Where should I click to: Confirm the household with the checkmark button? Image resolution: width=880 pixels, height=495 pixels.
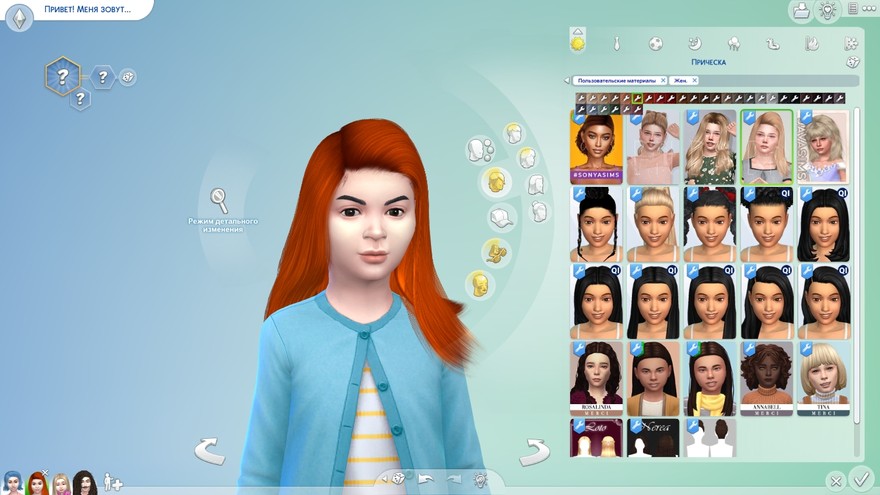click(x=860, y=478)
